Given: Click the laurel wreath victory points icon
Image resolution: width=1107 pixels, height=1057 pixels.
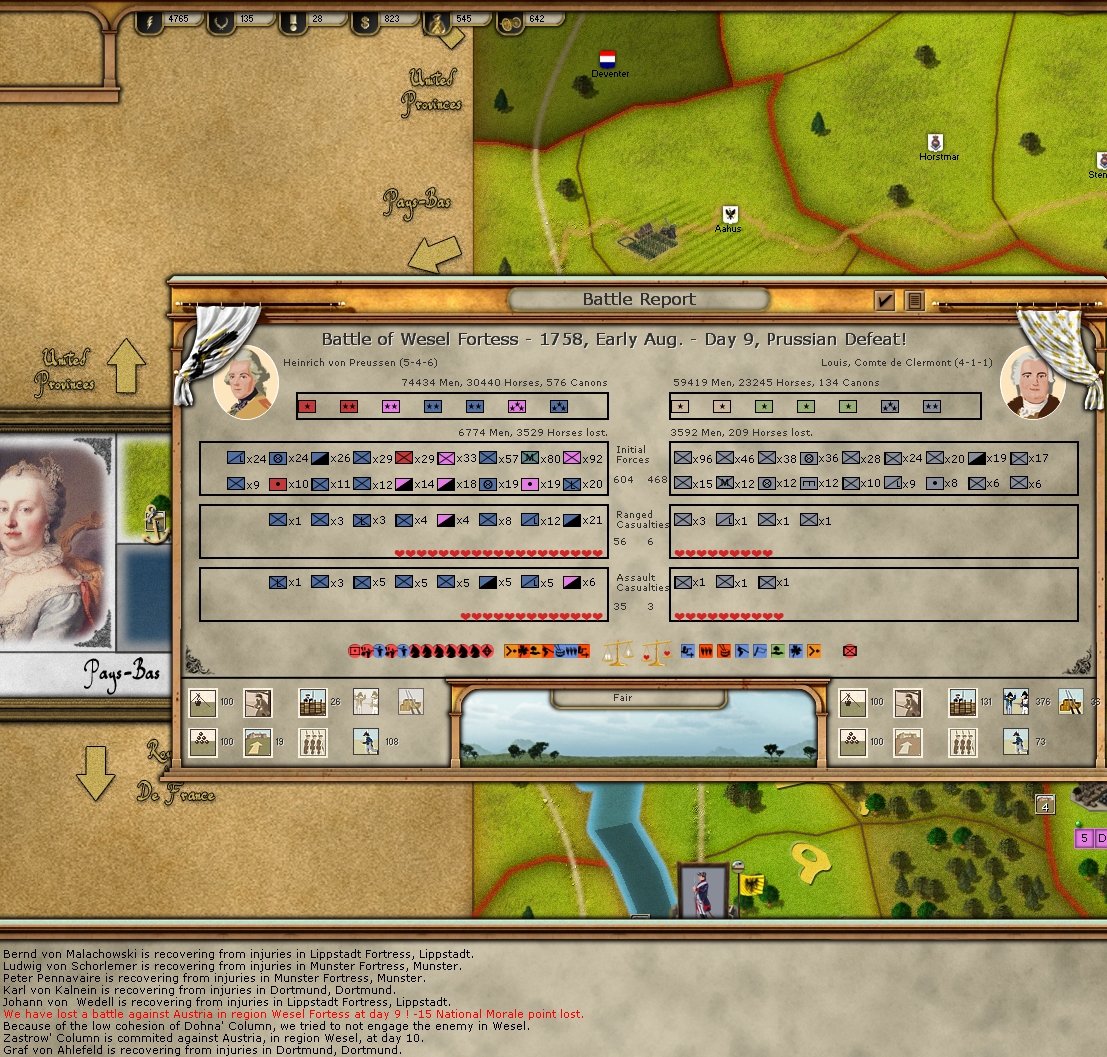Looking at the screenshot, I should tap(219, 20).
